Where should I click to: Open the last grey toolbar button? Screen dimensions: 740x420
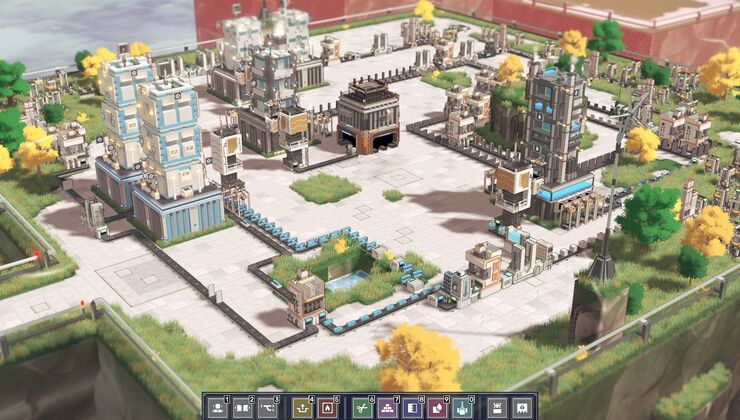click(520, 407)
